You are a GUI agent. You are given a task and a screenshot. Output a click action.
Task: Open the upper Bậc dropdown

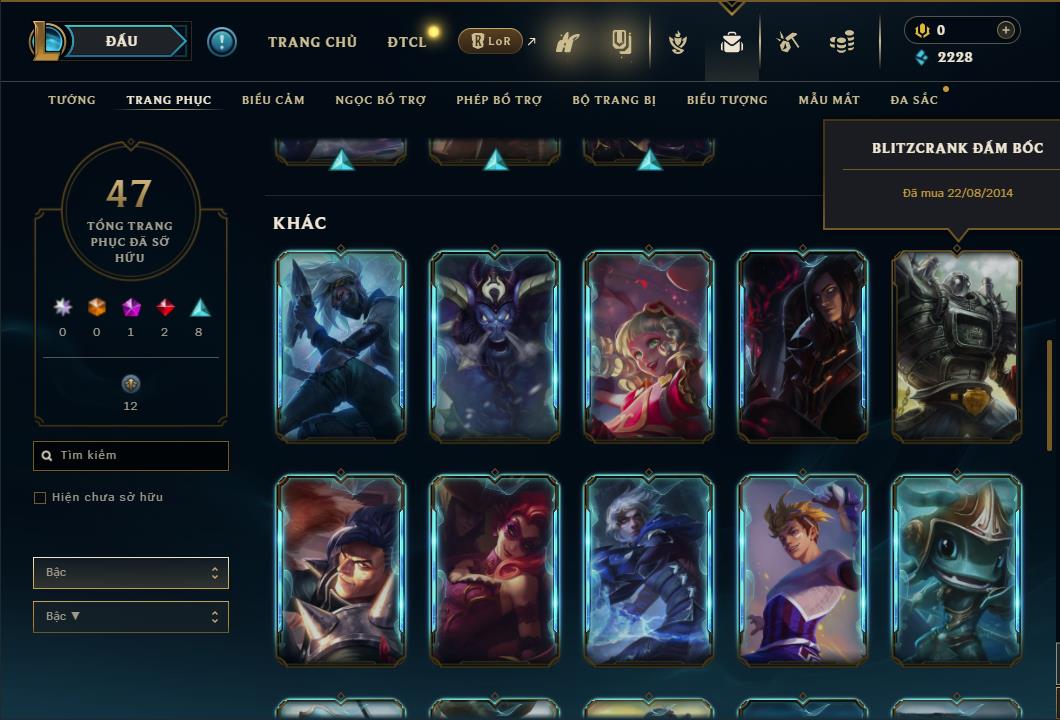[131, 573]
